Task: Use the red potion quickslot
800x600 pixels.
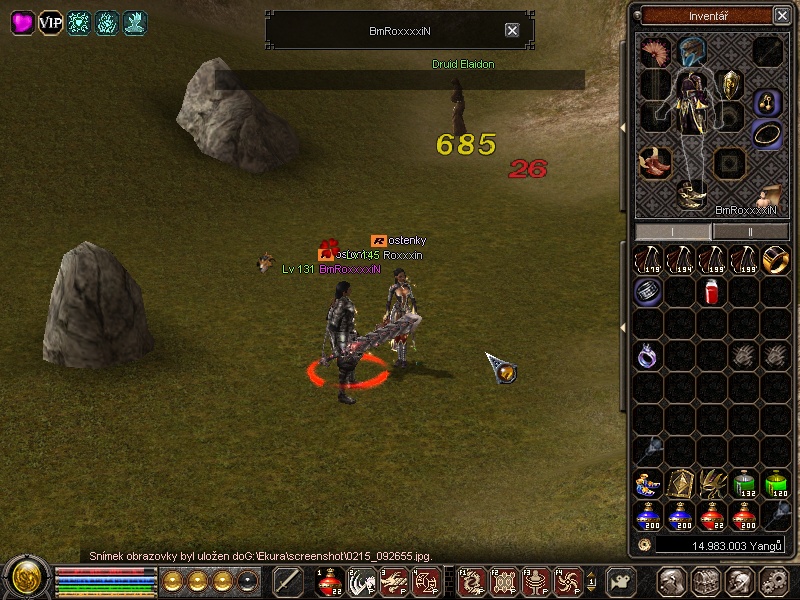Action: [328, 580]
